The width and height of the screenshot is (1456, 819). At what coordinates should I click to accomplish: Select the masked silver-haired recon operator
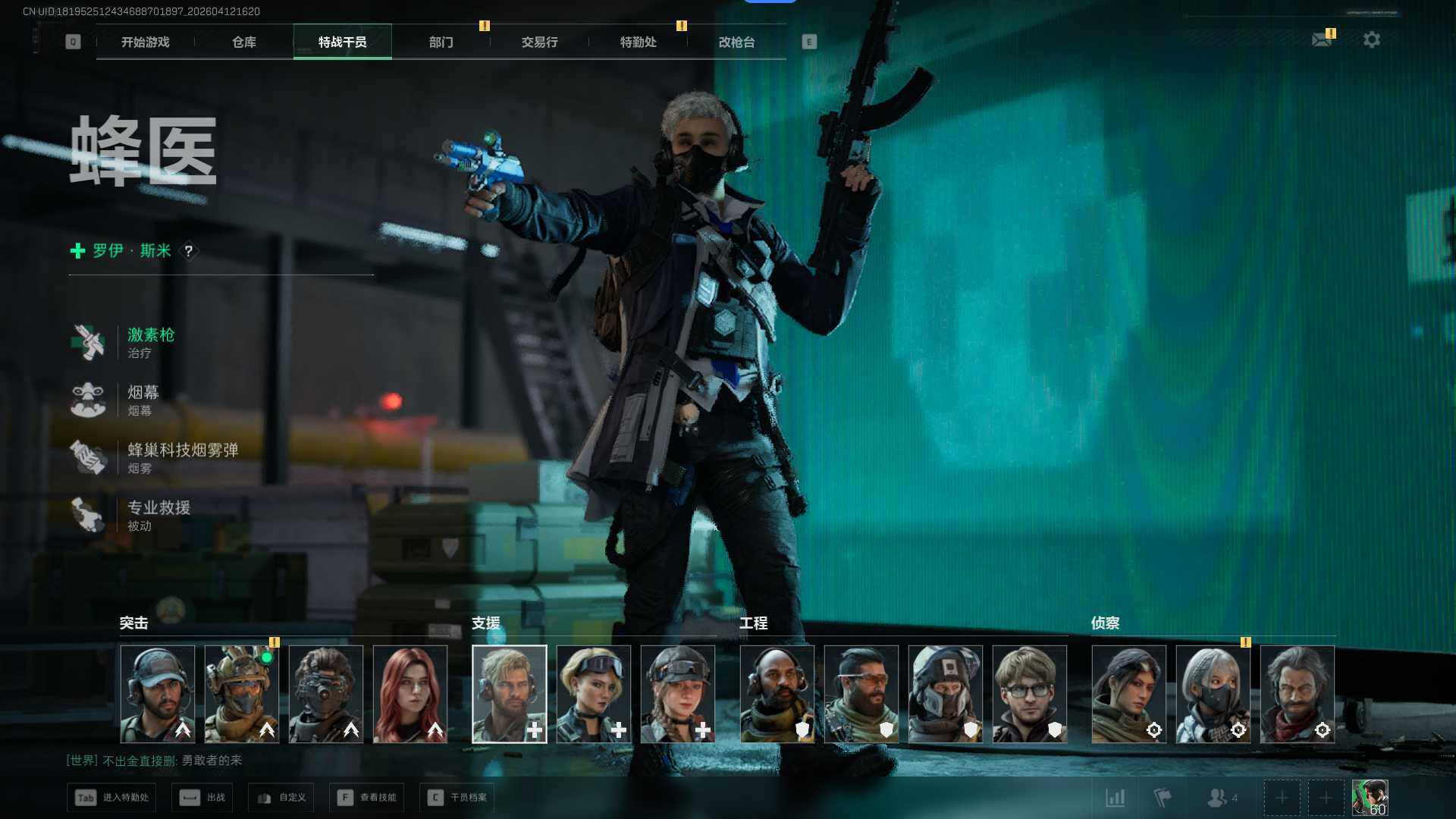pos(1213,693)
